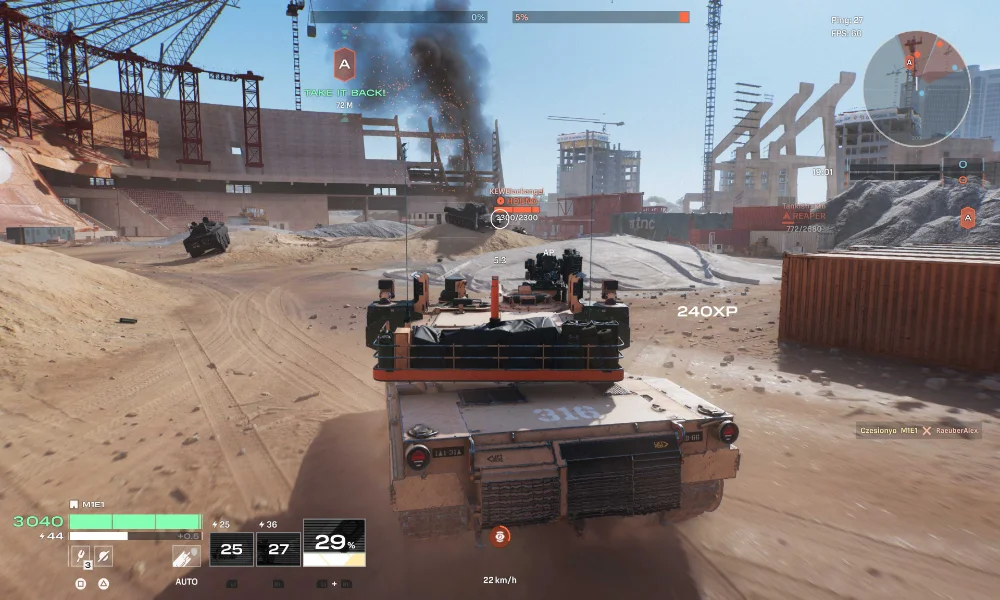Choose the weapon slot showing 27
1000x600 pixels.
tap(278, 548)
